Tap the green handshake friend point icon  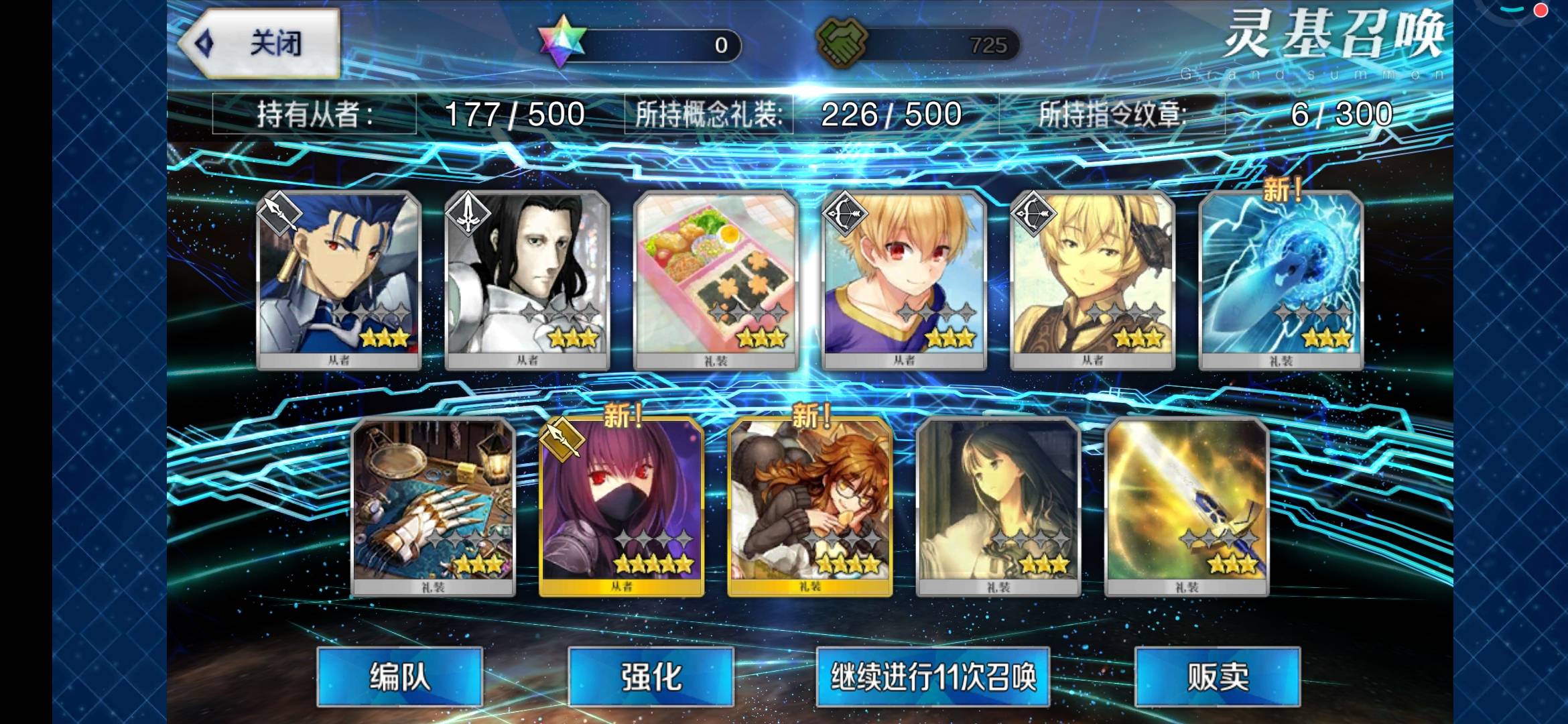point(842,42)
